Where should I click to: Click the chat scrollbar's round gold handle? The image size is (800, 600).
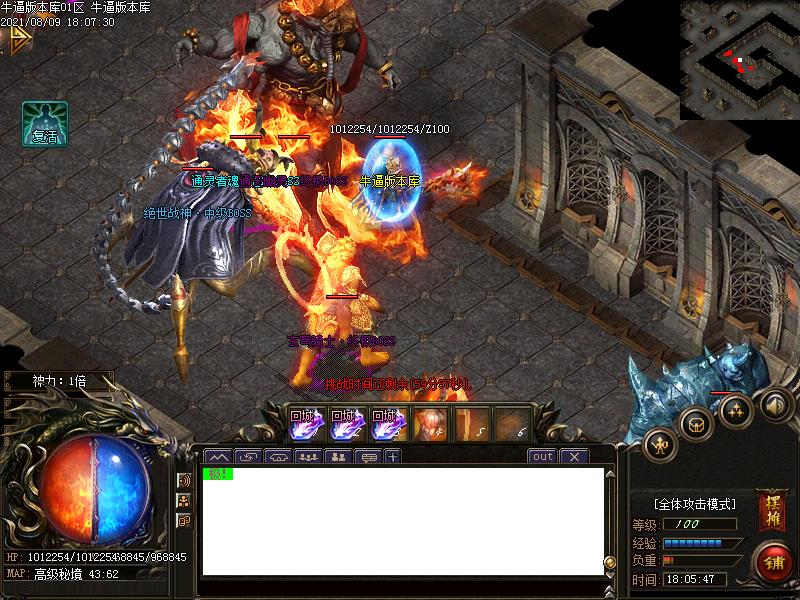[x=610, y=561]
